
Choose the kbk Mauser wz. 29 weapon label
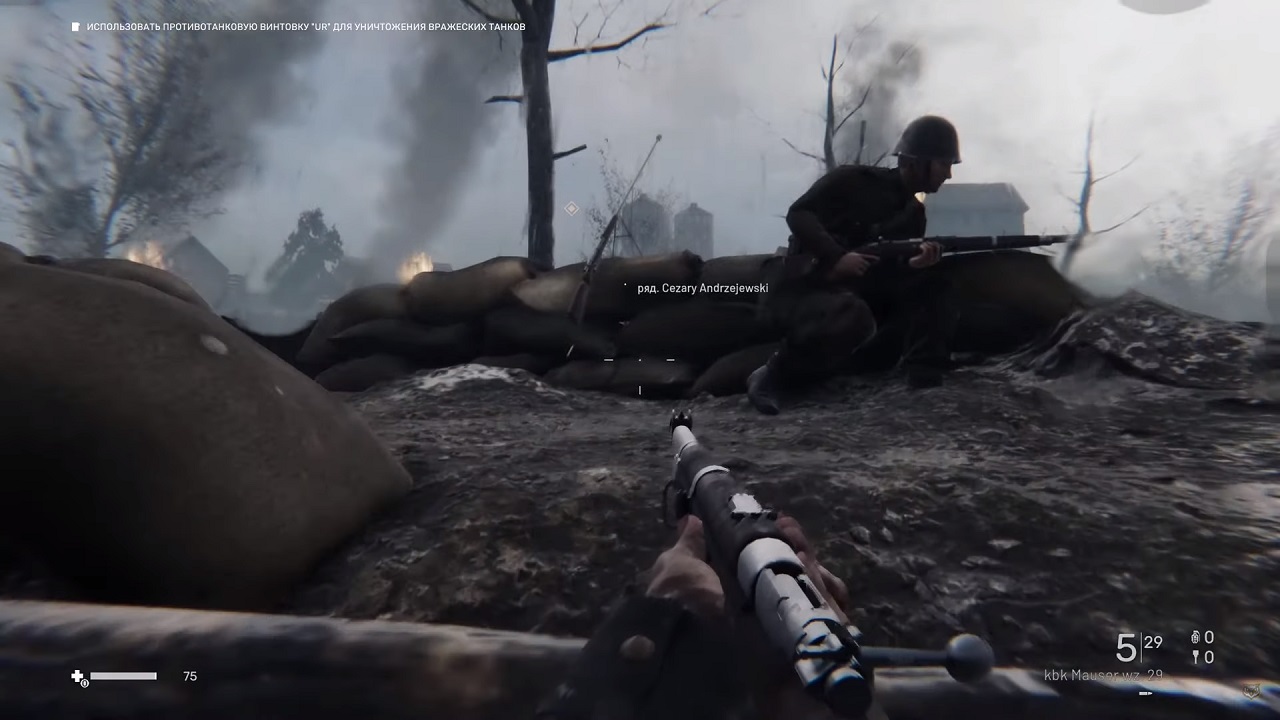[1103, 675]
